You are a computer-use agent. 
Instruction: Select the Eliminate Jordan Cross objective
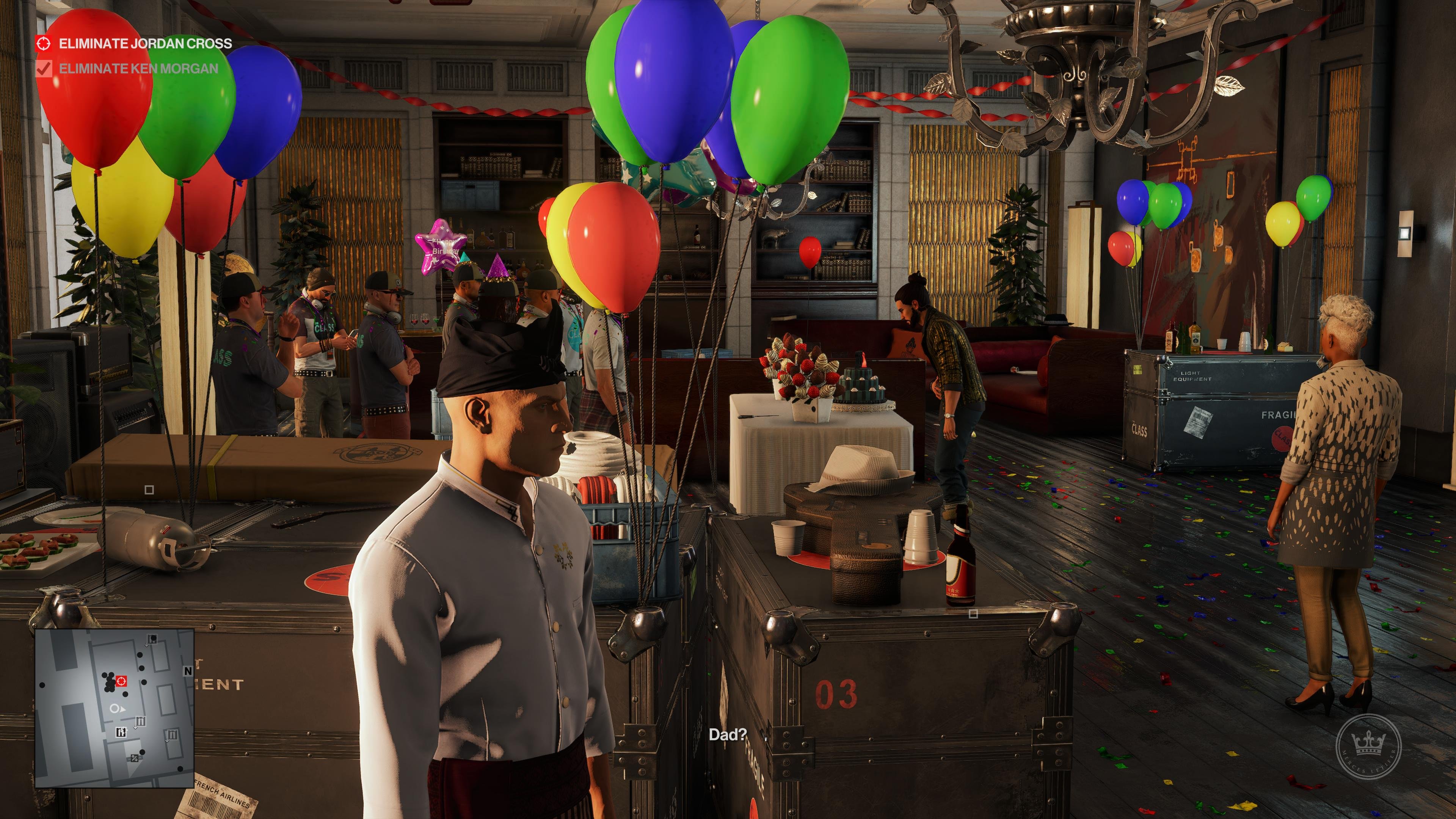coord(145,44)
